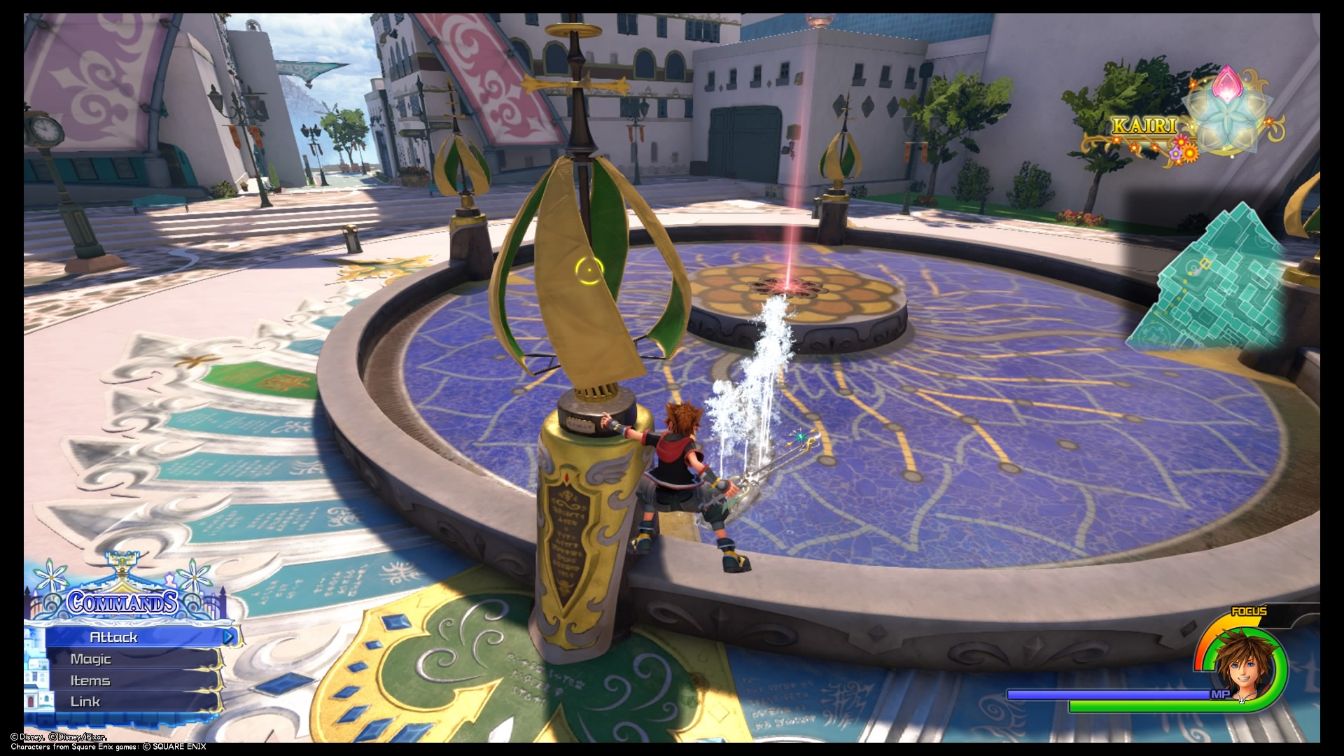Screen dimensions: 1344x756
Task: Open the Items command list
Action: 89,679
